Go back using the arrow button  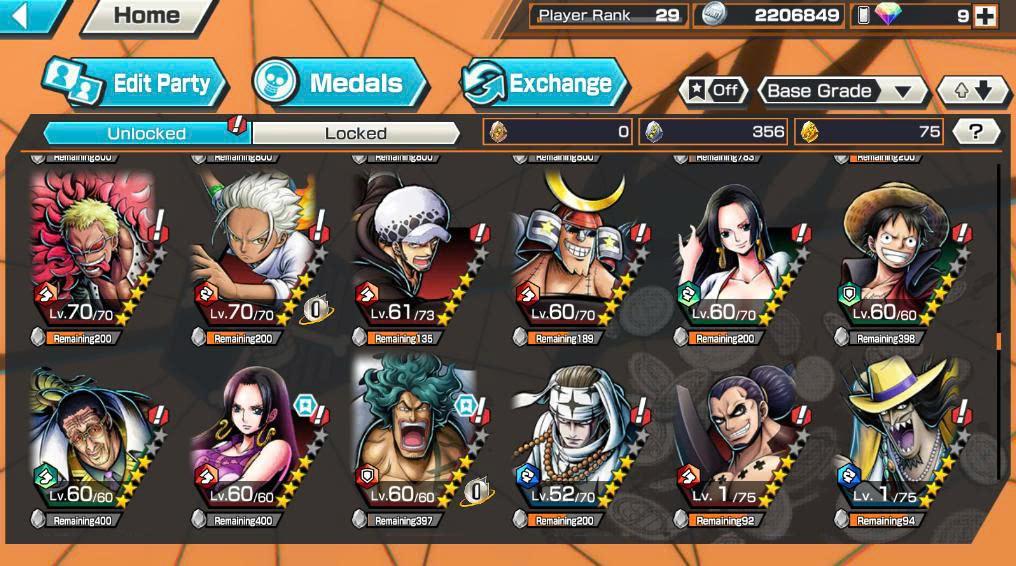pos(30,15)
